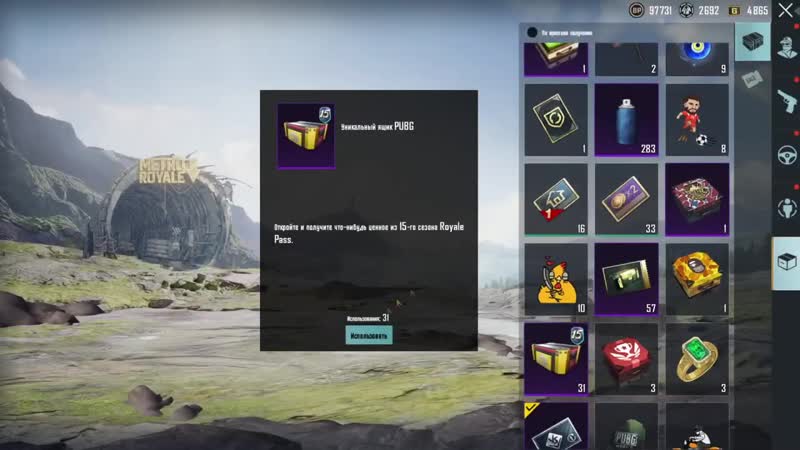
Task: Select the blue eye target item
Action: pyautogui.click(x=696, y=52)
